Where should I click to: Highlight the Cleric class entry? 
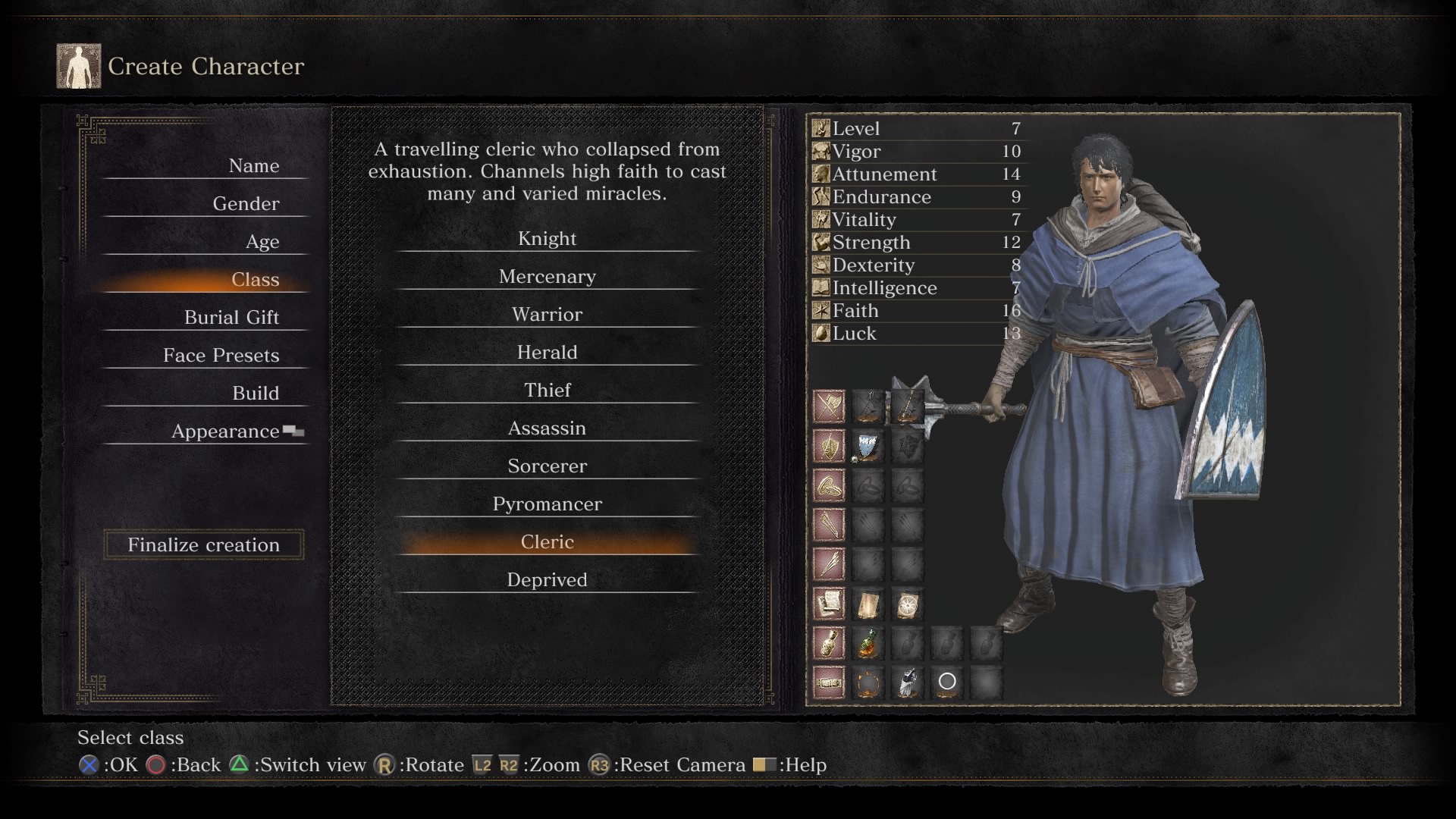pos(547,542)
